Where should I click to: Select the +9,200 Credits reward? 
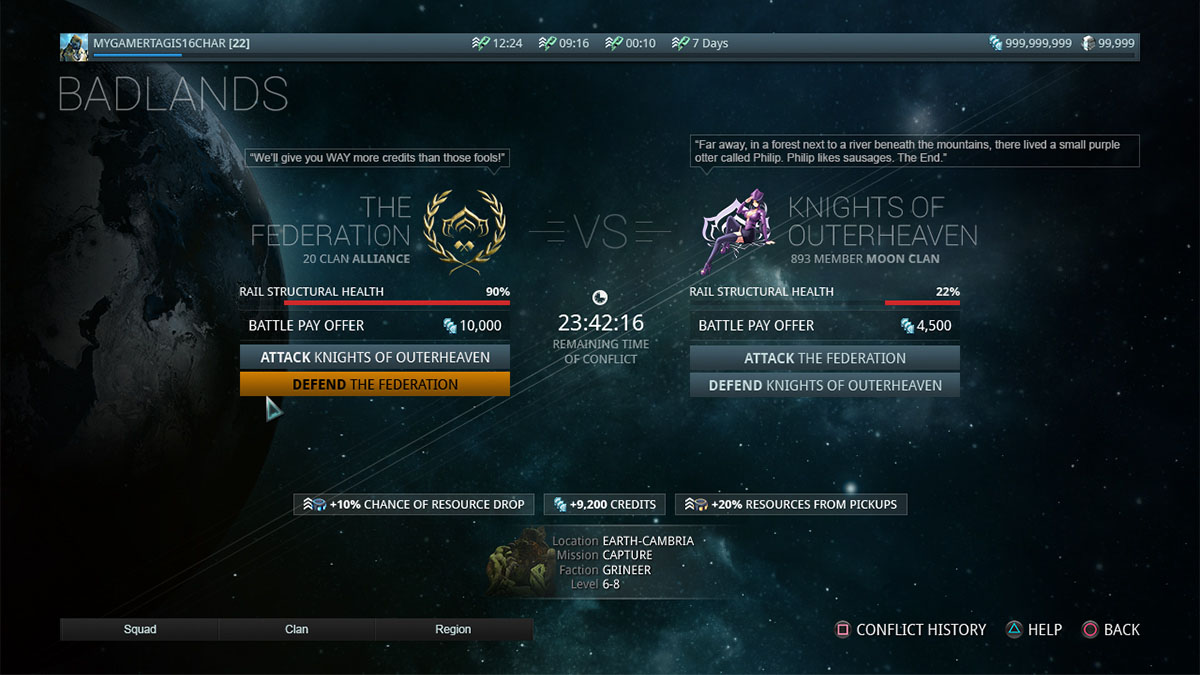pos(605,504)
